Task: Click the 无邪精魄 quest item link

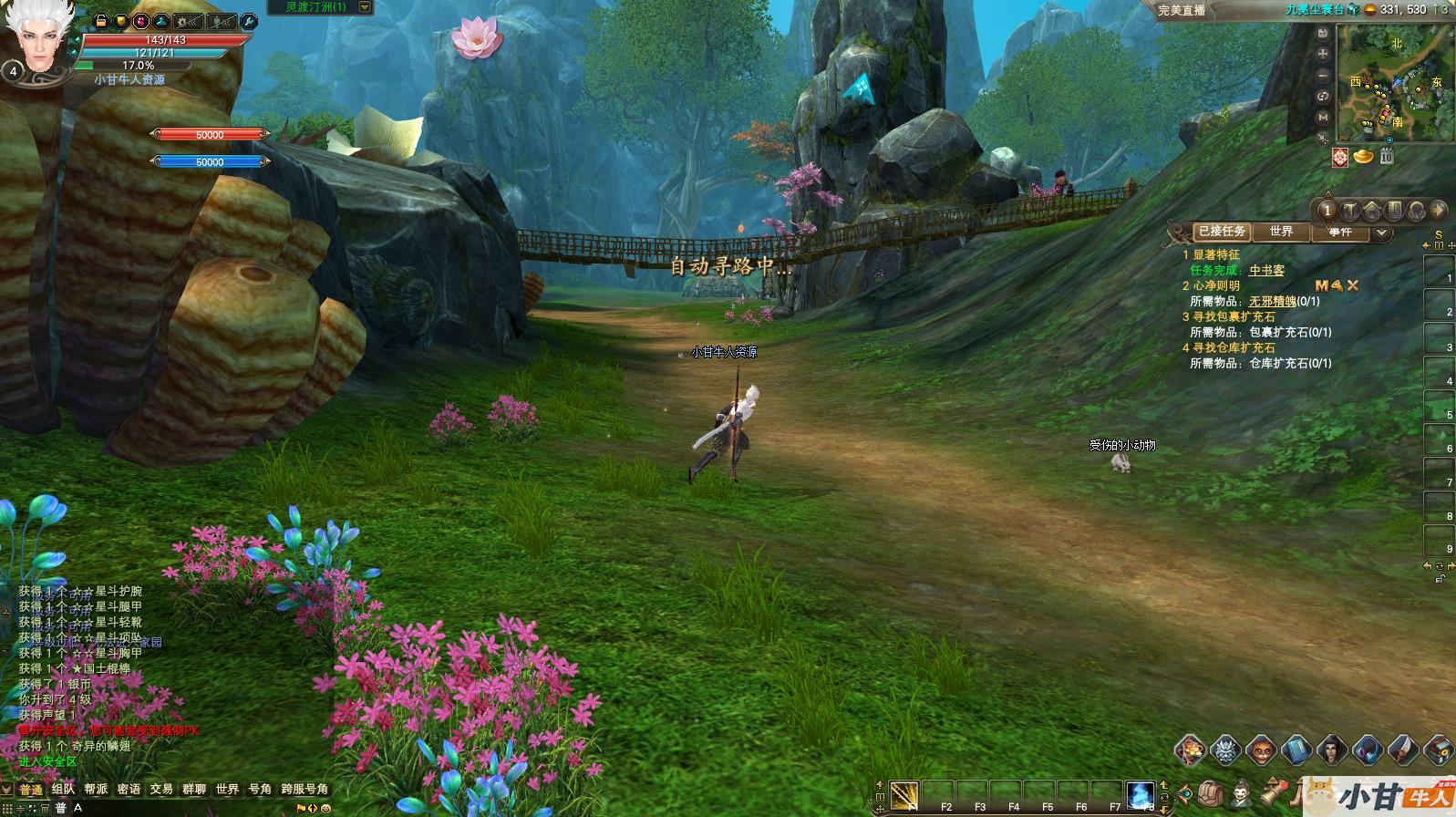Action: [1272, 302]
